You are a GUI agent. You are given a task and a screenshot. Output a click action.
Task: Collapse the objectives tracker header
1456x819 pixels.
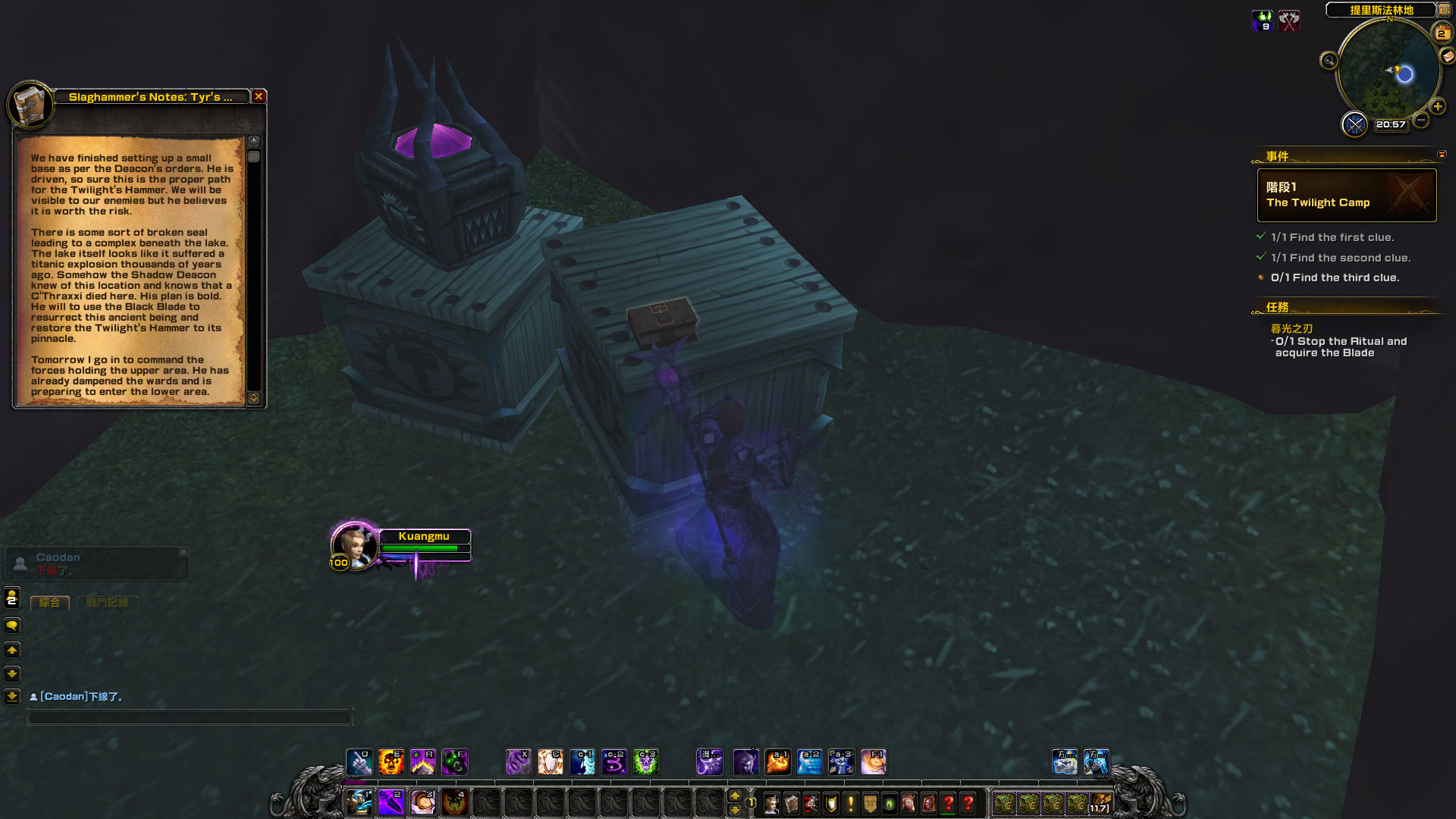1442,155
